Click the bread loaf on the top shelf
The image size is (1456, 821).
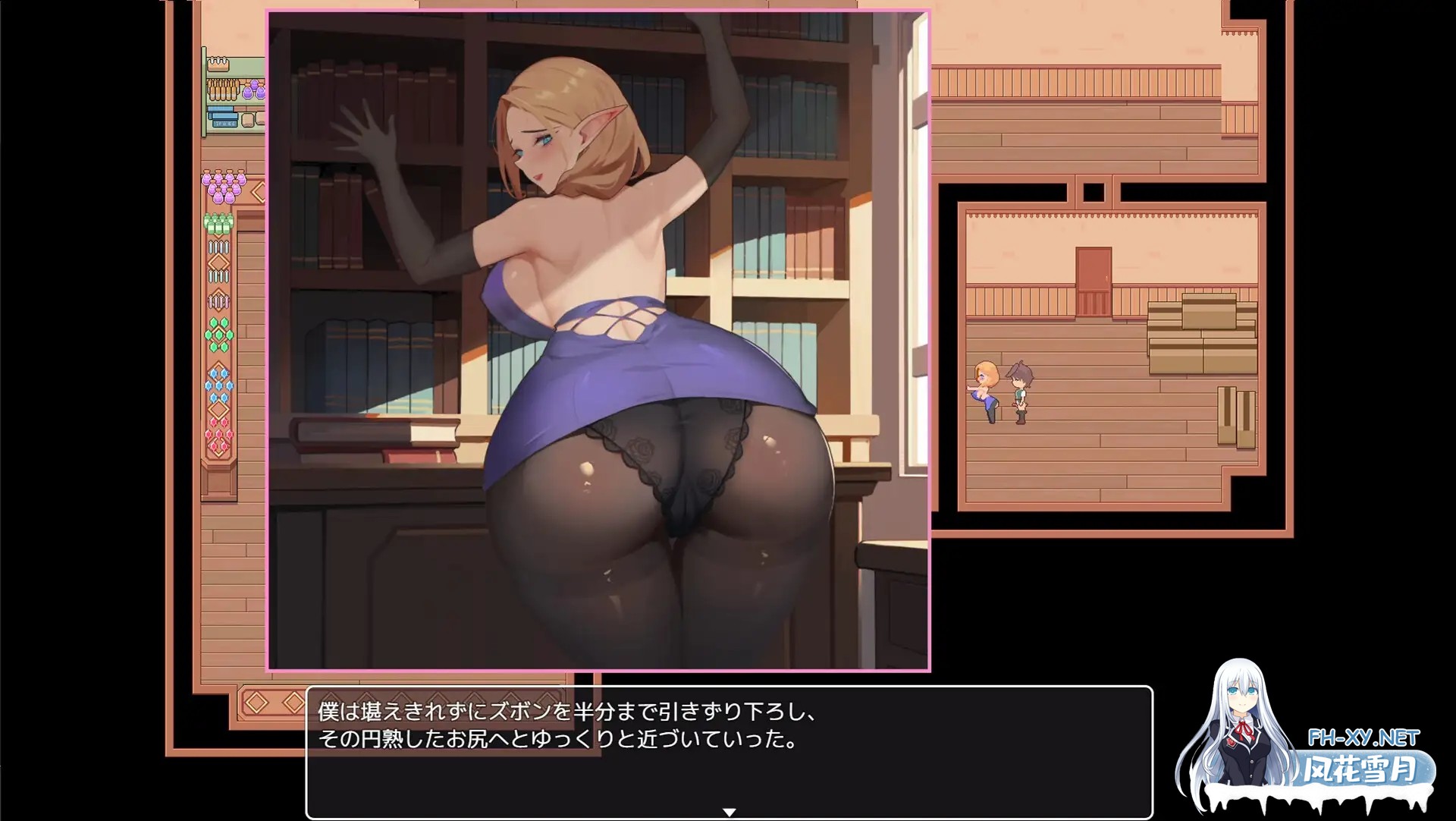coord(219,67)
